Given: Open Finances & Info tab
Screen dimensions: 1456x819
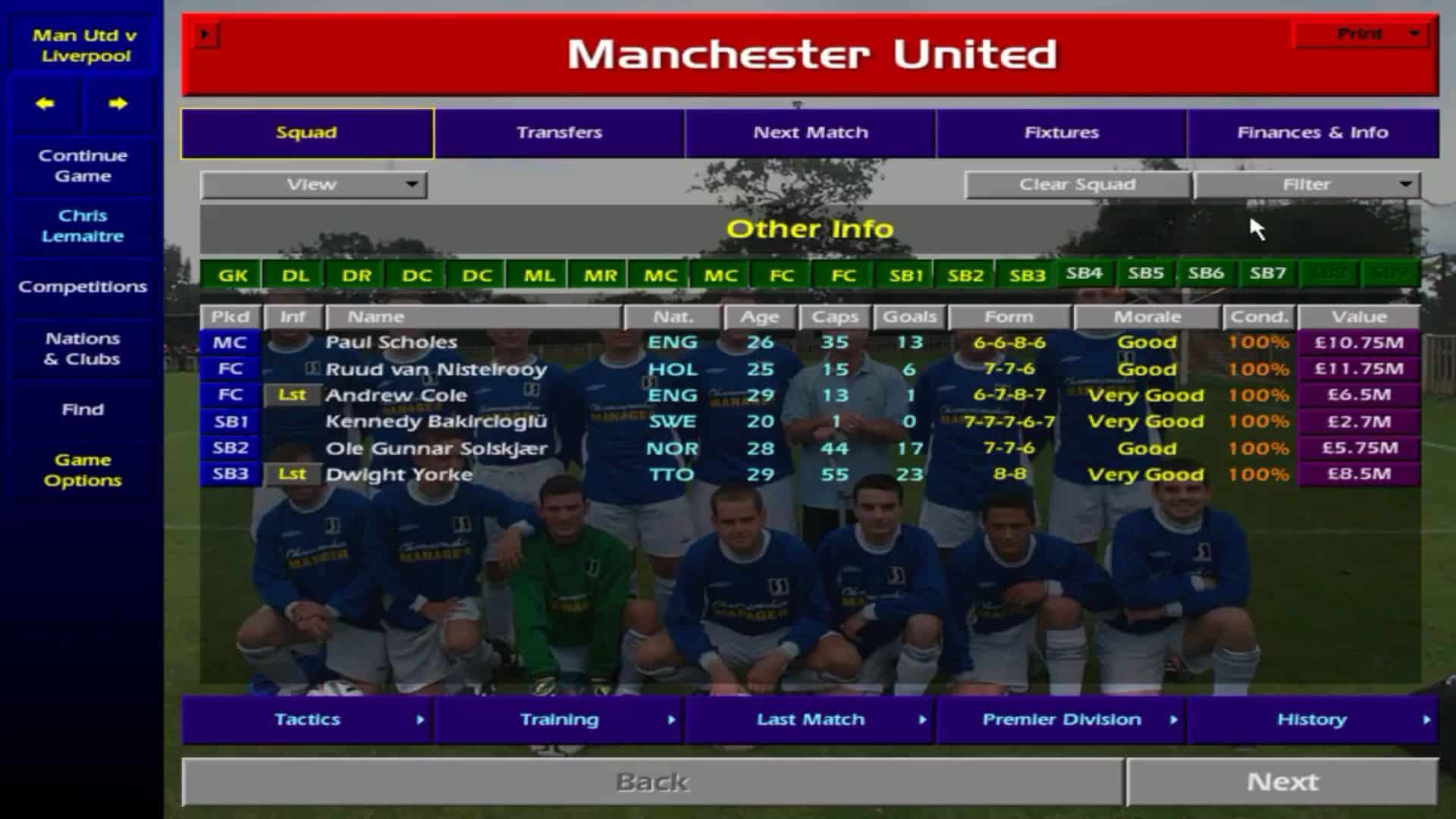Looking at the screenshot, I should [1312, 133].
